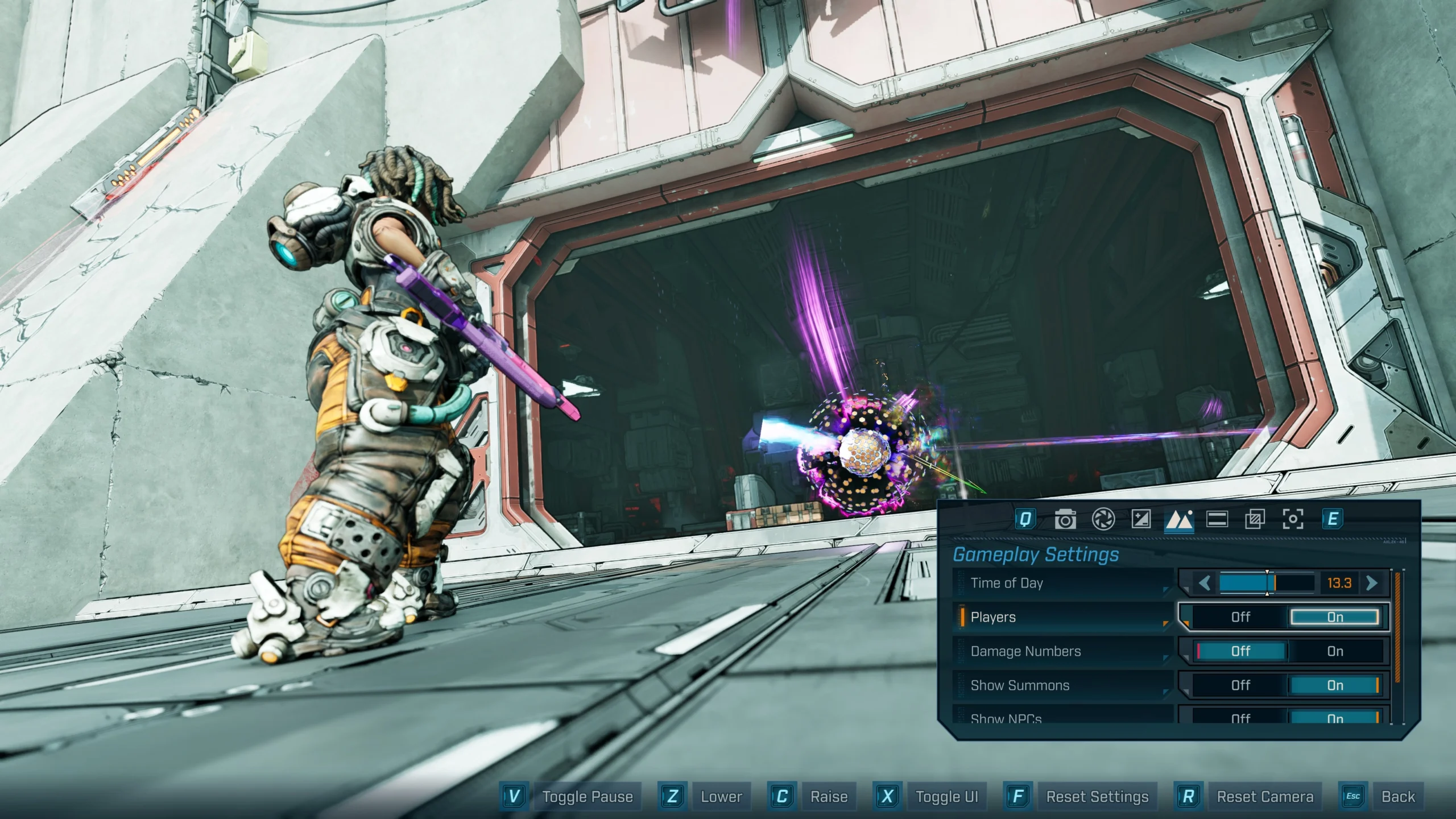Switch Show Summons to Off

coord(1240,684)
